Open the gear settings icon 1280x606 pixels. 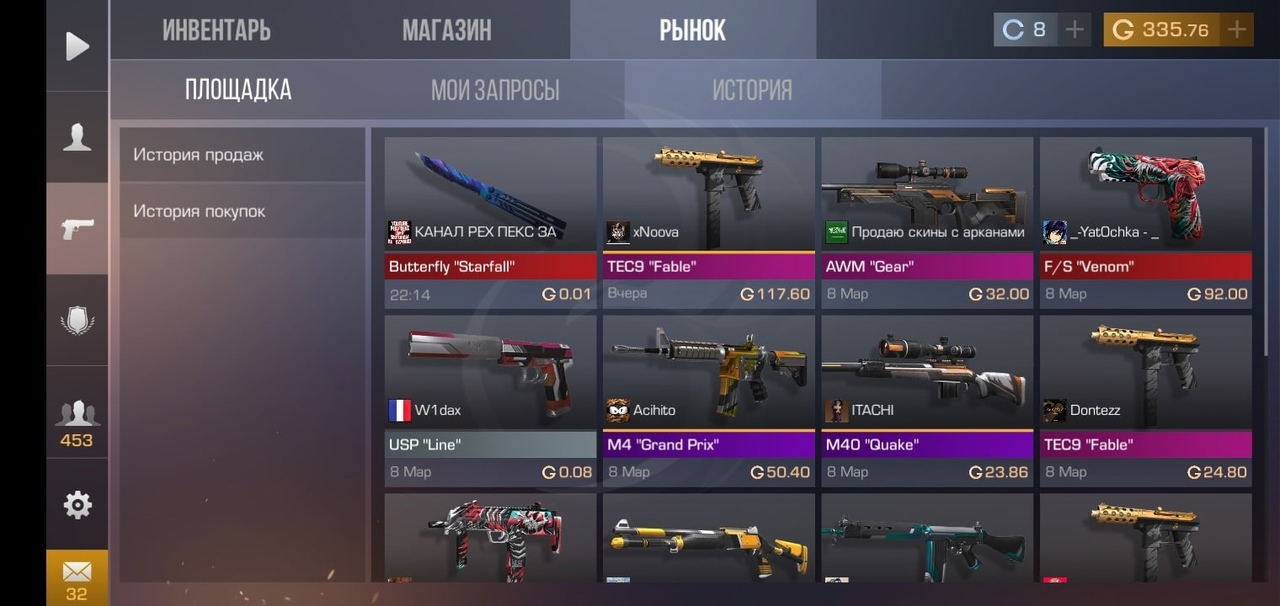click(x=77, y=505)
